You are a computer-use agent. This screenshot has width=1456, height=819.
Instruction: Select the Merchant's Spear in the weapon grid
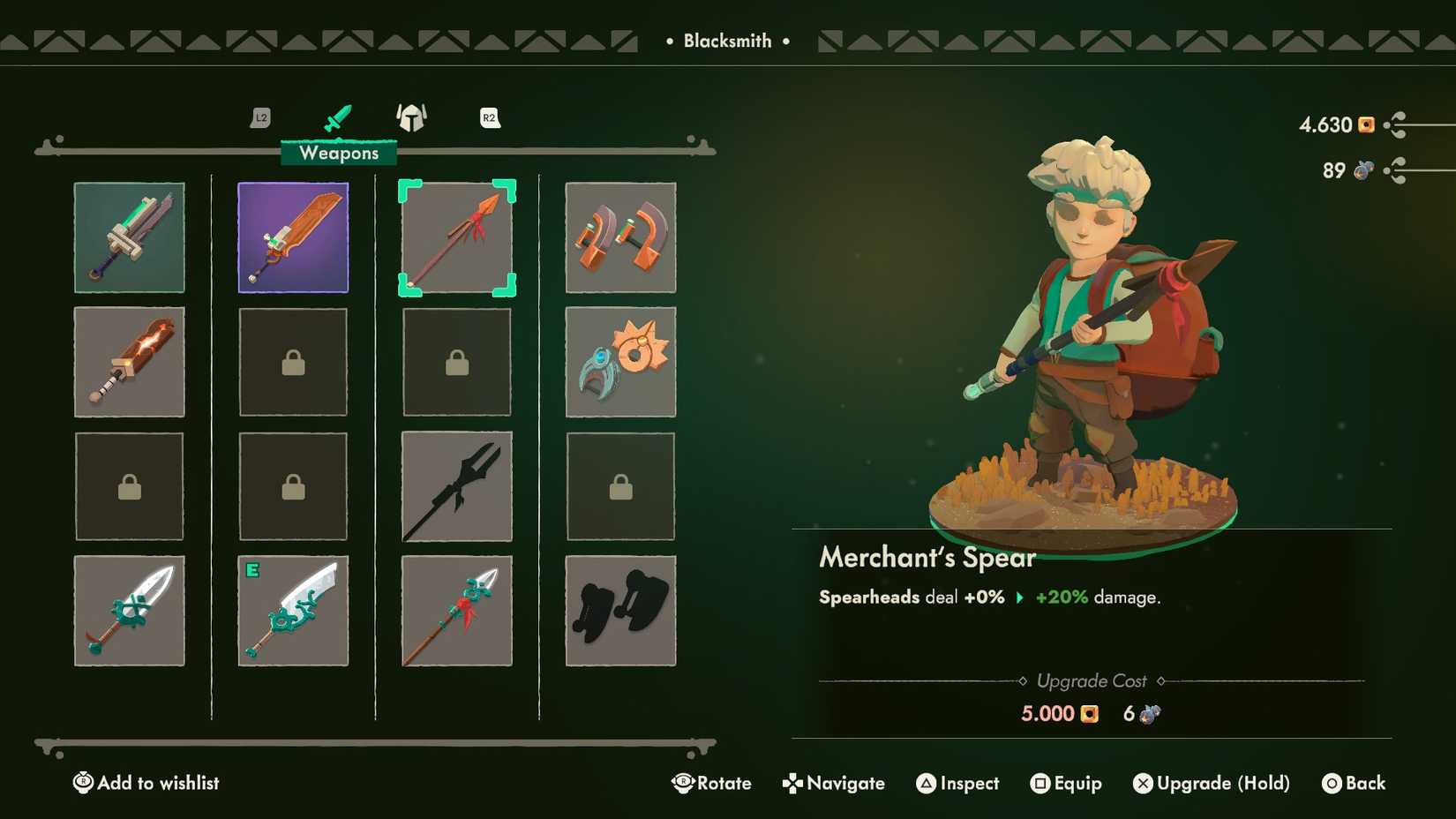(x=456, y=237)
